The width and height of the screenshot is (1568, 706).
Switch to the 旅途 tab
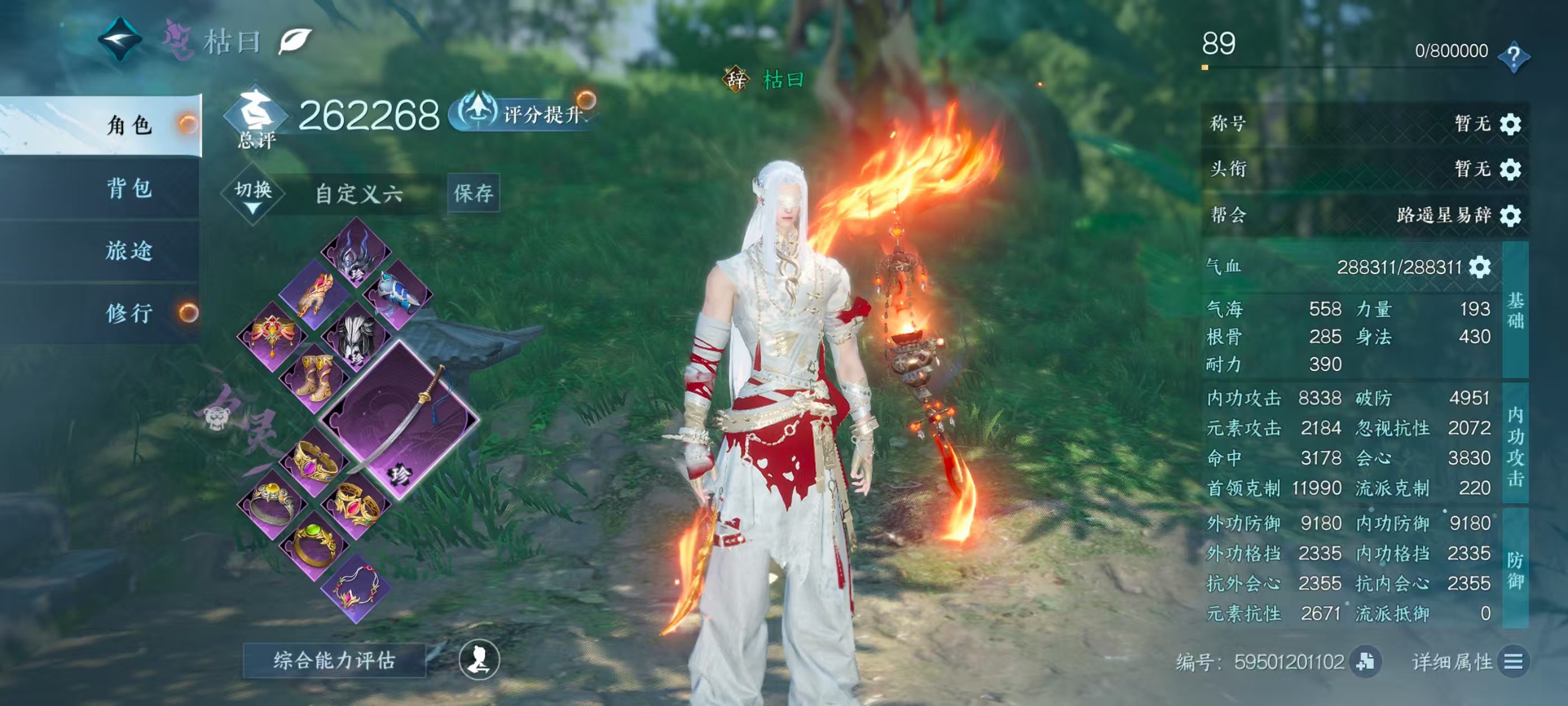(129, 251)
